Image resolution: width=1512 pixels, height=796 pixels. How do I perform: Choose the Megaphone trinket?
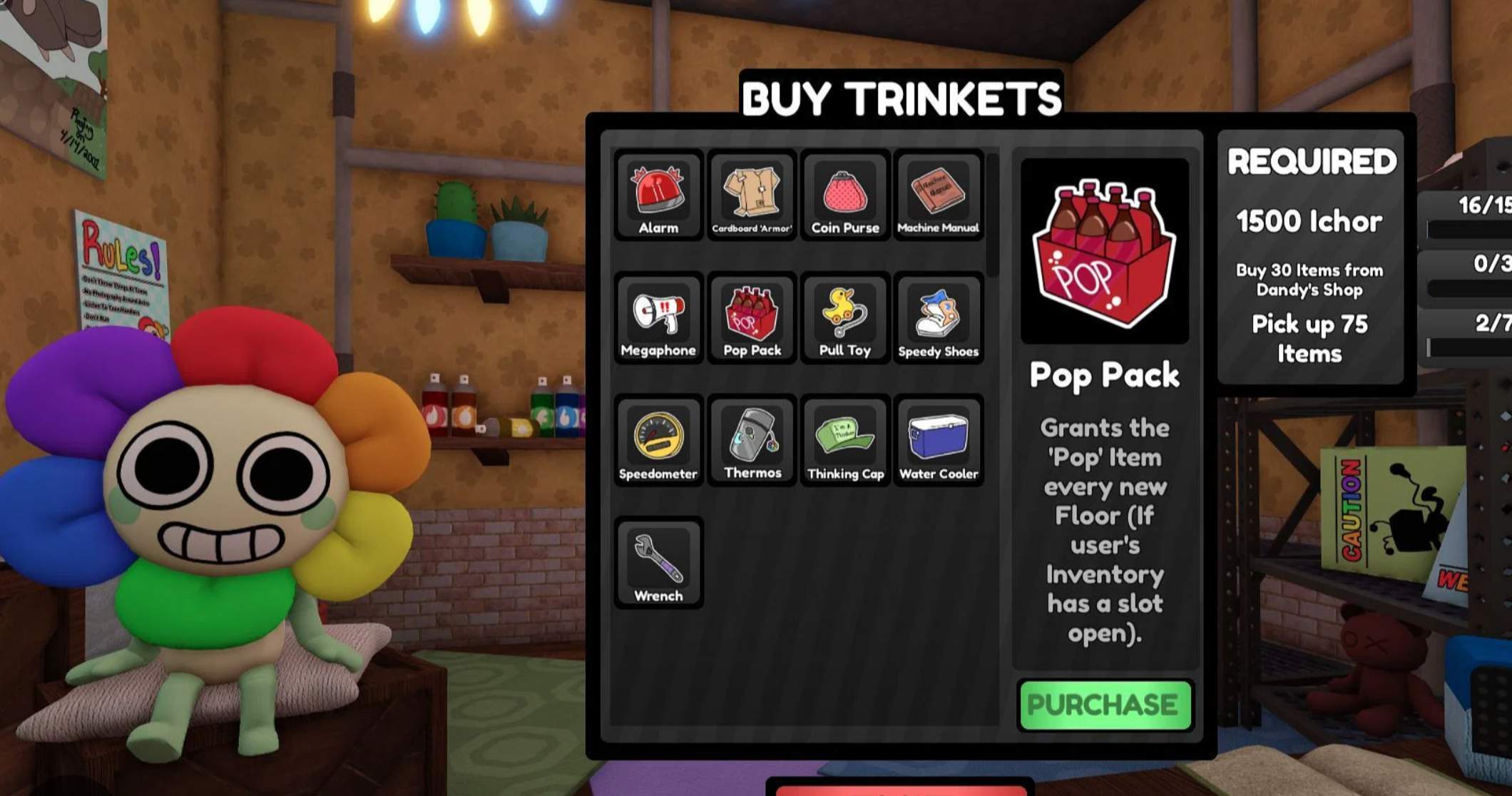coord(658,318)
